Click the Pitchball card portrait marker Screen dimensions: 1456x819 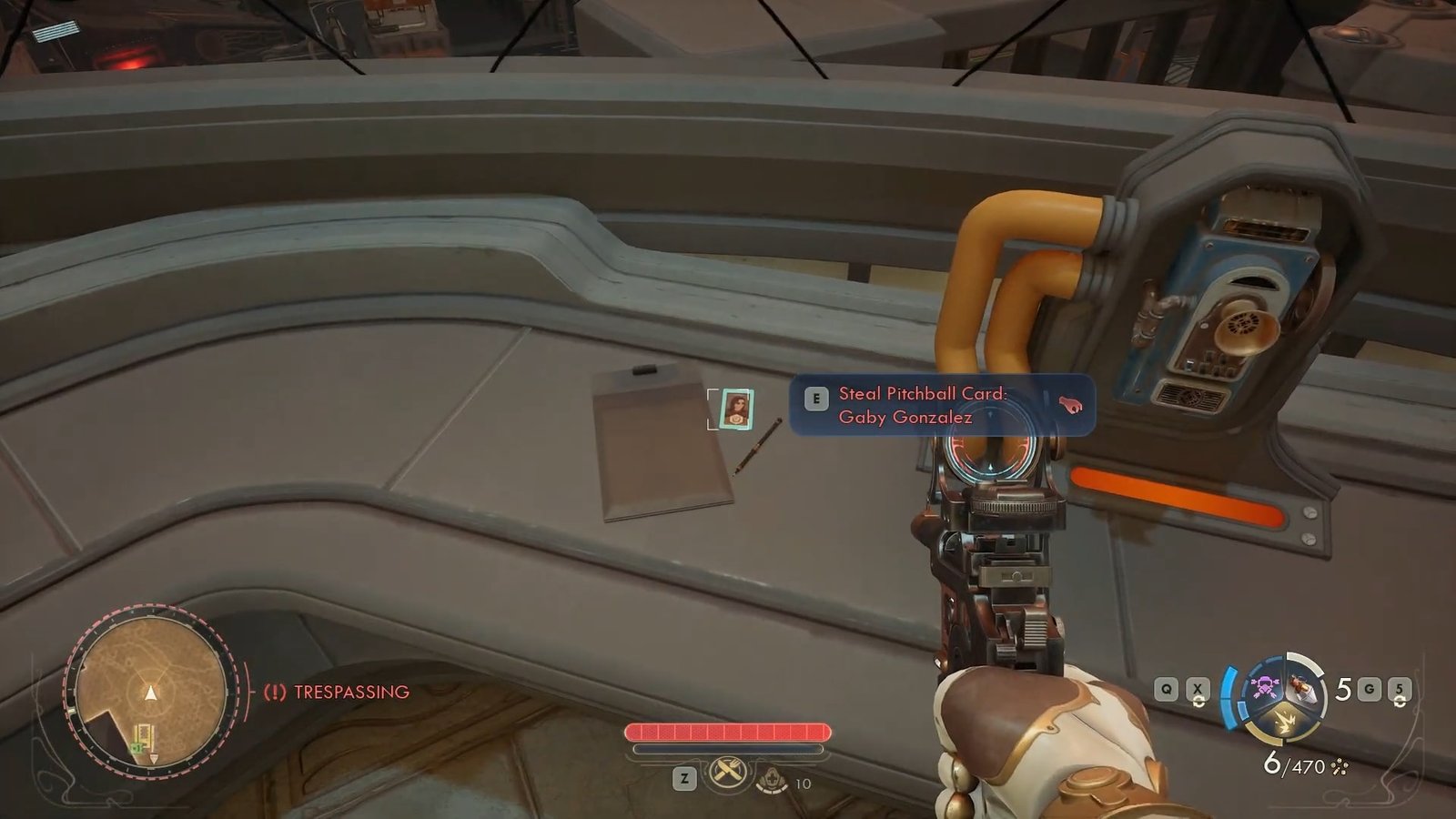(x=735, y=409)
